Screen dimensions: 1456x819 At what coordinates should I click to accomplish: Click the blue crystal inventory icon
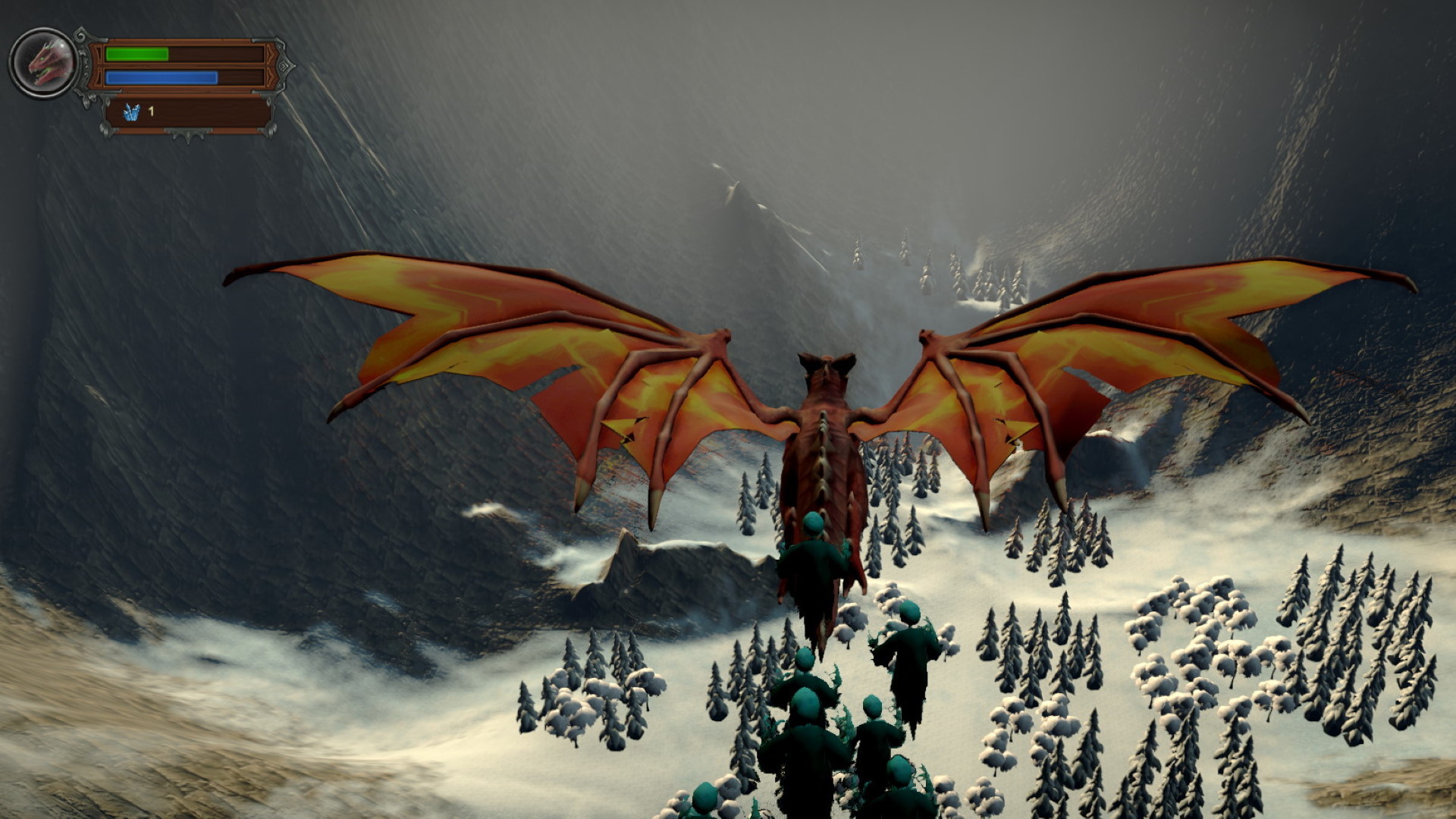coord(133,113)
